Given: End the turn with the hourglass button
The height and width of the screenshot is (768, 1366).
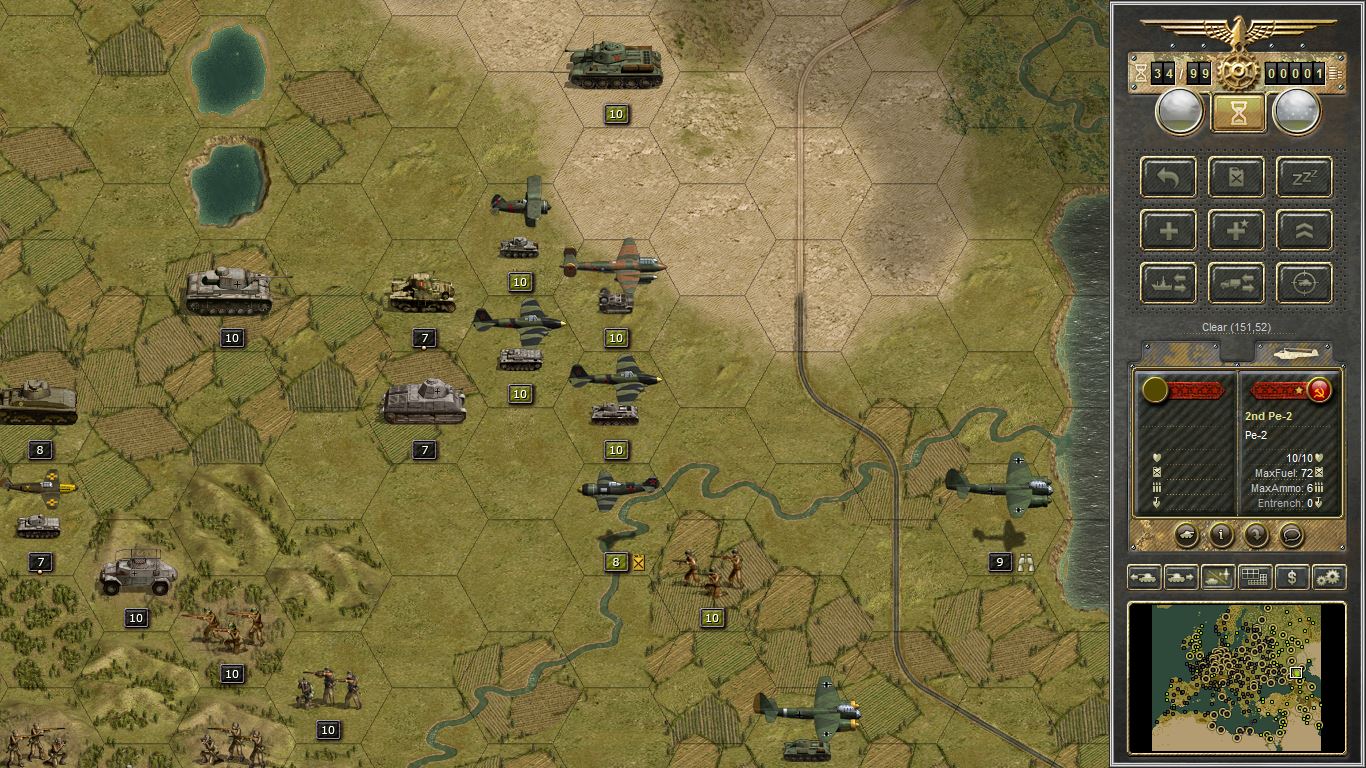Looking at the screenshot, I should [1238, 112].
